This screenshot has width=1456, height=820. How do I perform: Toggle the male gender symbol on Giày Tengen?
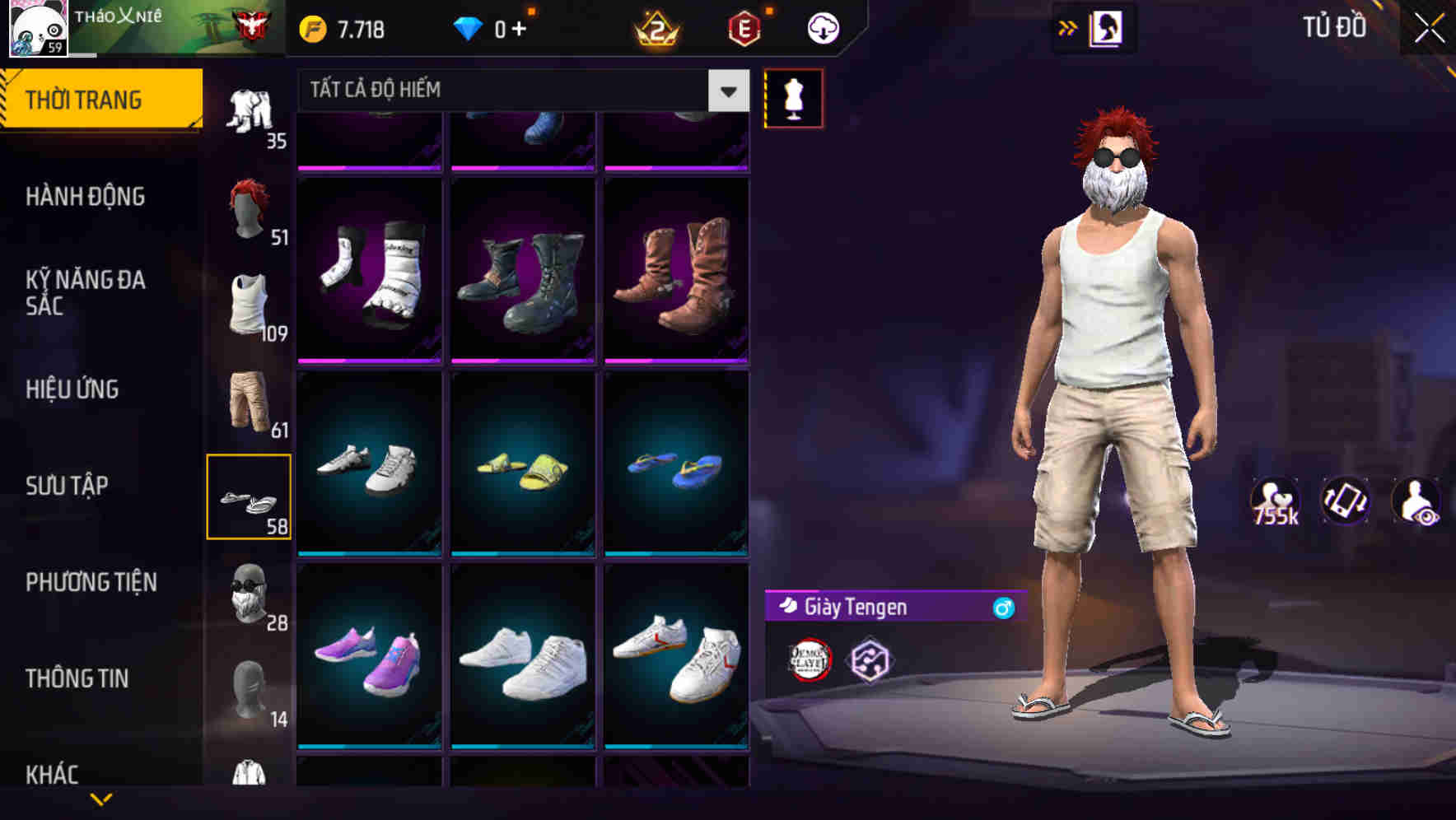[x=1003, y=608]
